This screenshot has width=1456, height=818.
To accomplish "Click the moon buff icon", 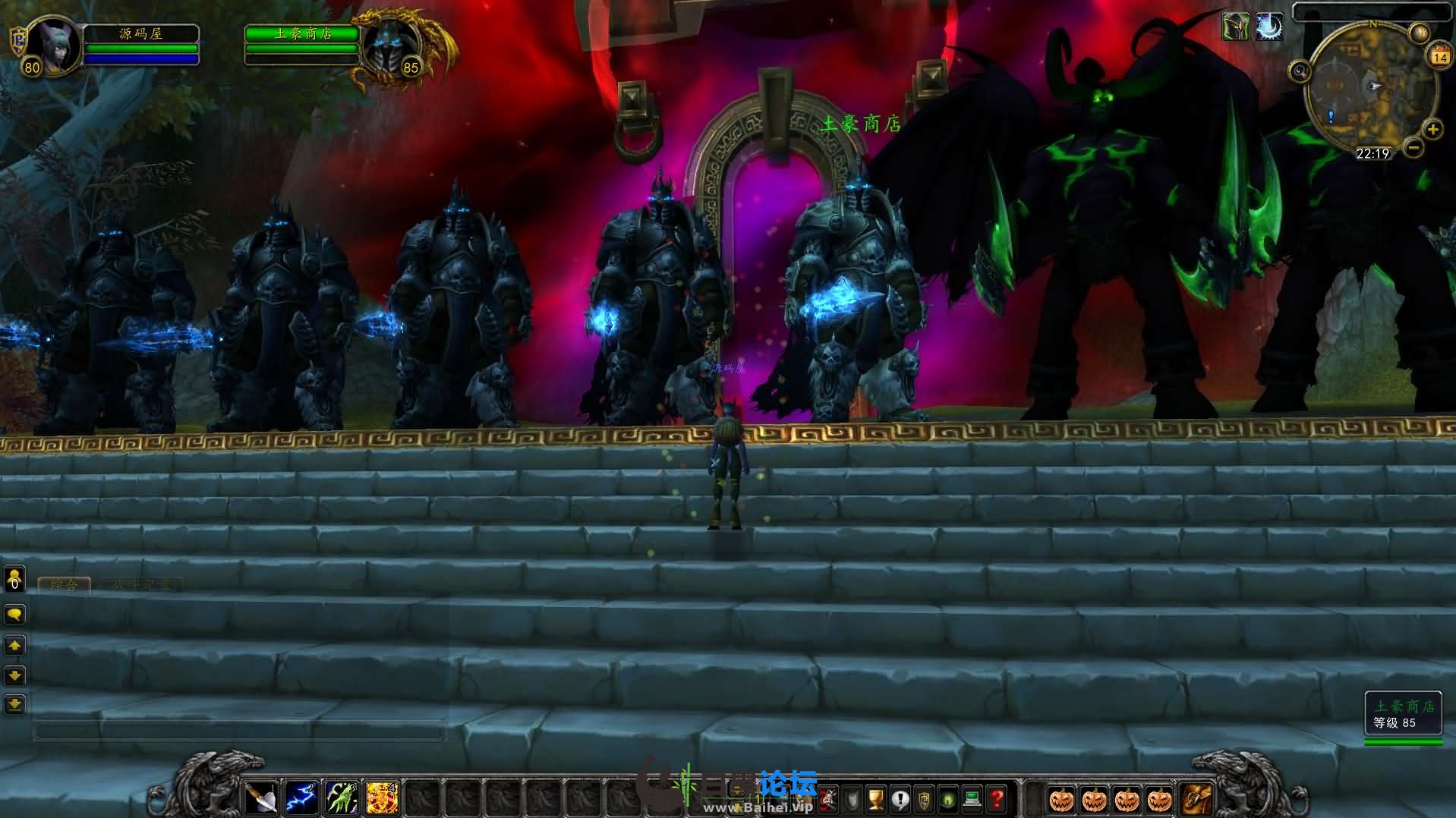I will pos(1268,27).
